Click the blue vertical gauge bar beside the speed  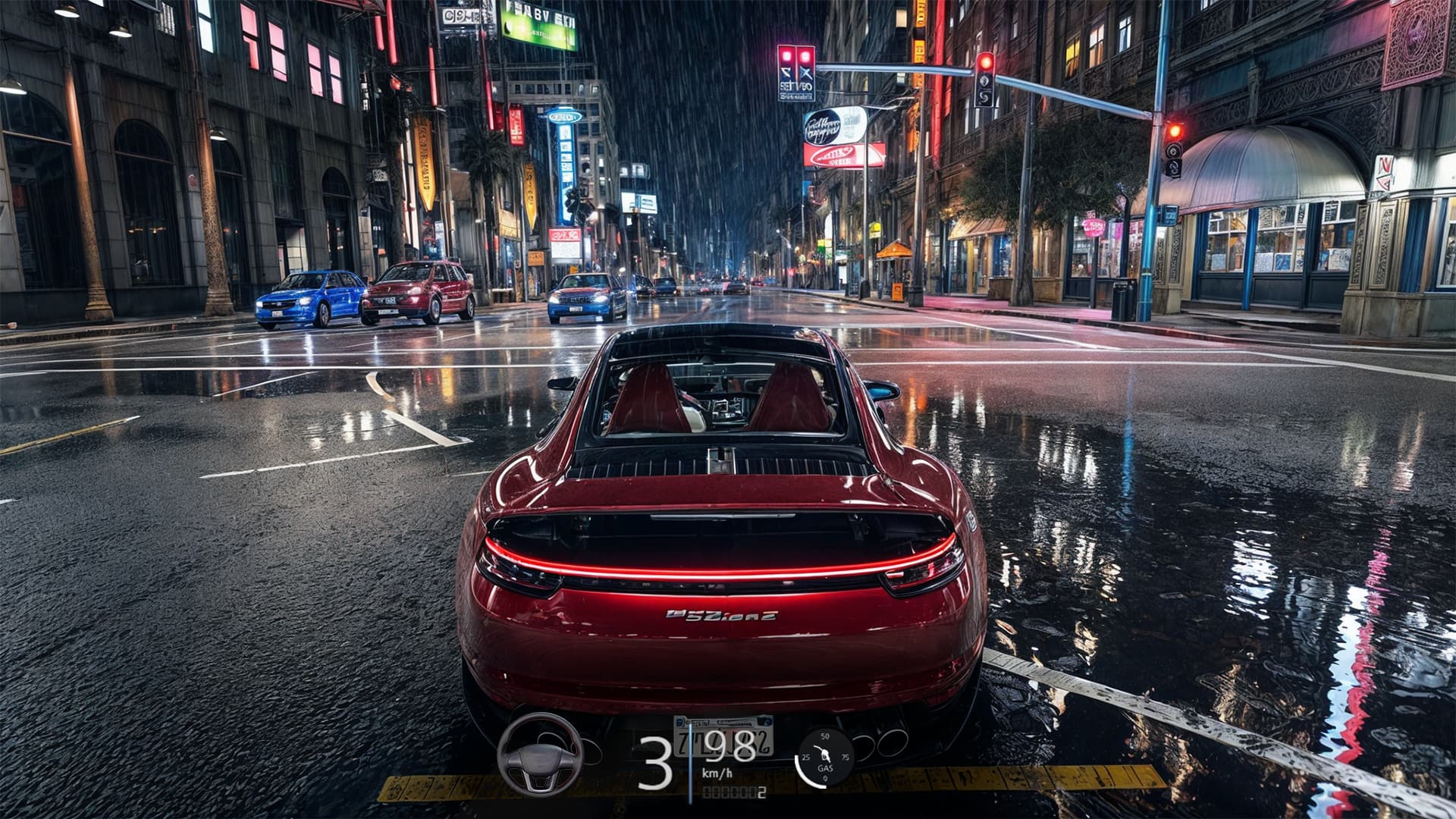(x=690, y=763)
